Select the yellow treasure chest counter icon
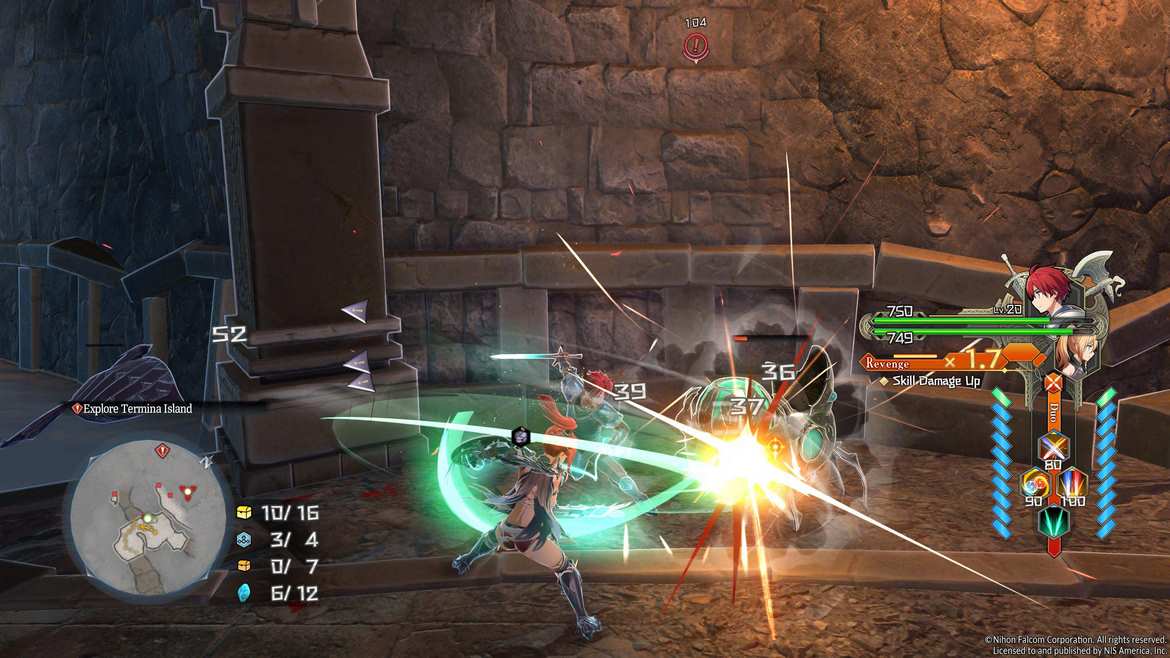This screenshot has width=1170, height=658. 243,512
